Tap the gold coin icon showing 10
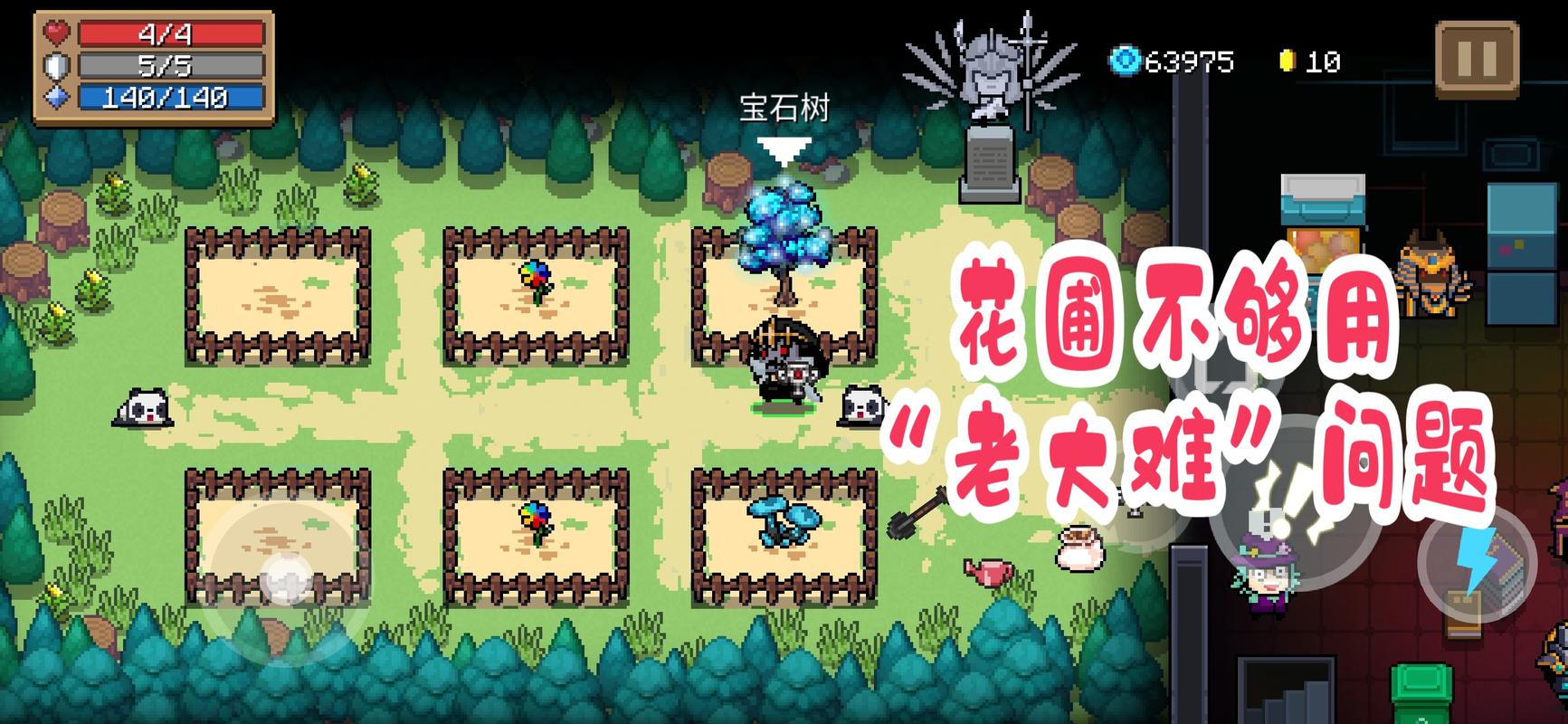 point(1289,60)
